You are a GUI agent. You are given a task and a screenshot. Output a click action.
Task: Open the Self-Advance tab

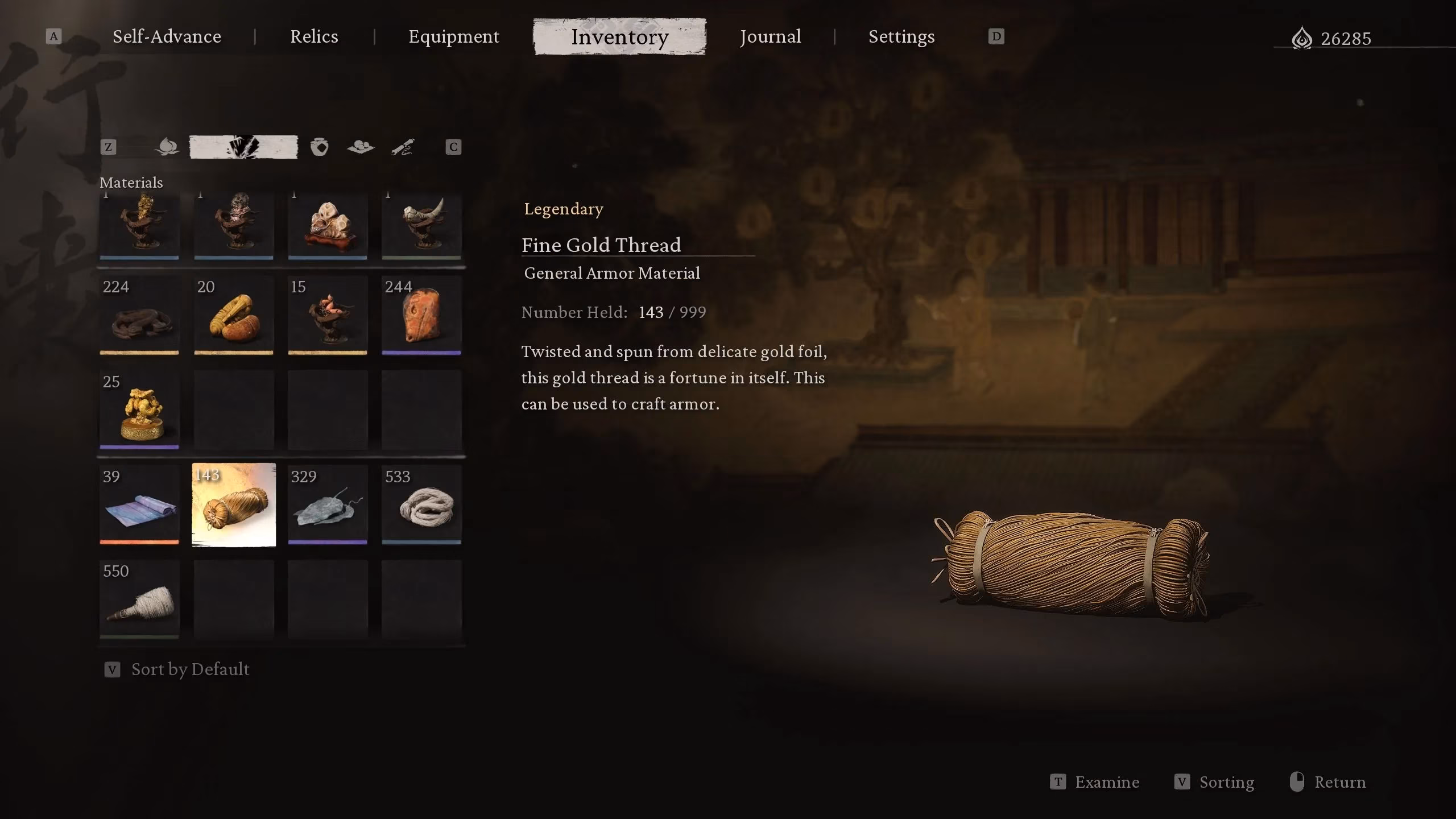pos(167,37)
